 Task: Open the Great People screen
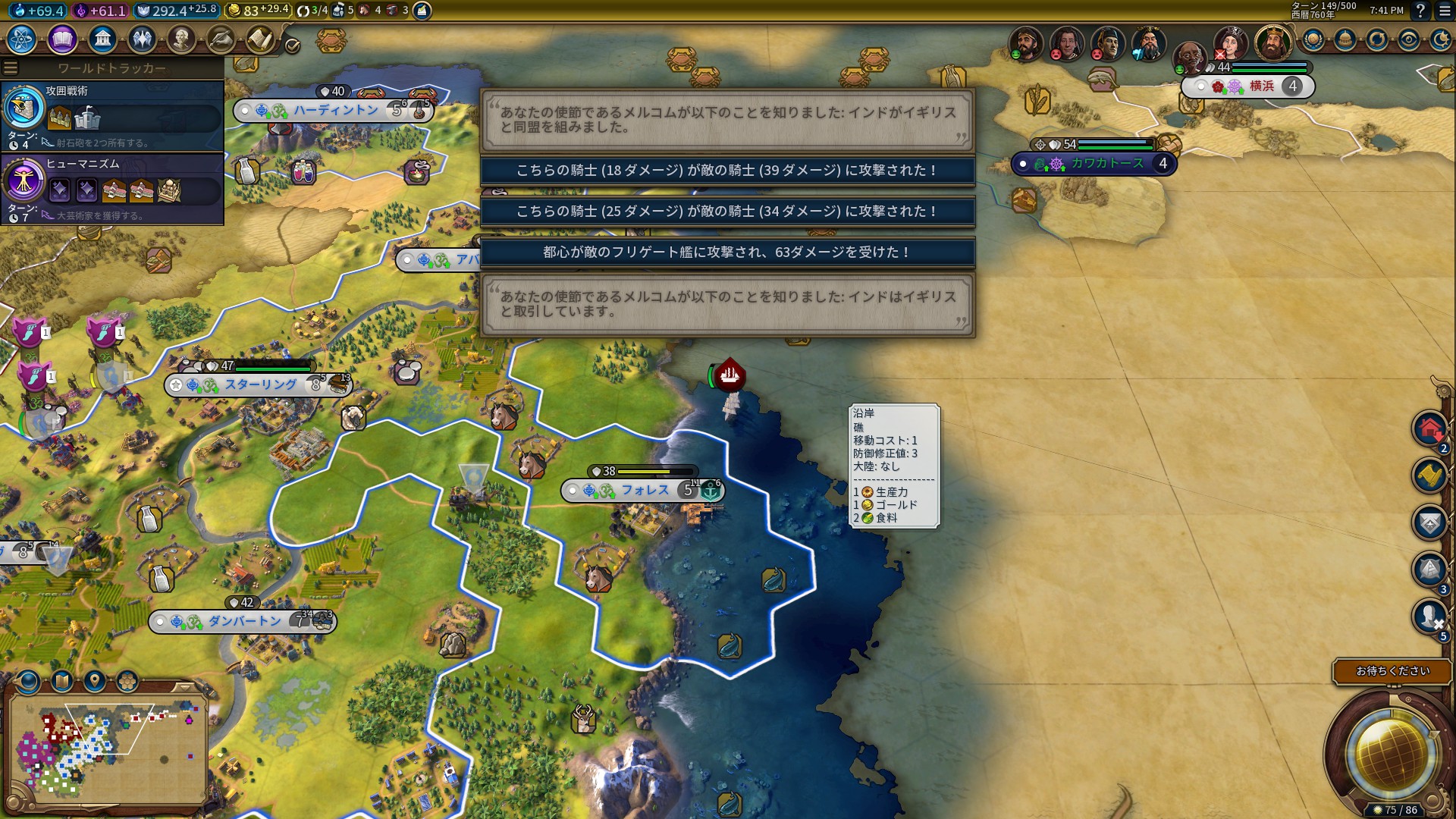(x=183, y=40)
